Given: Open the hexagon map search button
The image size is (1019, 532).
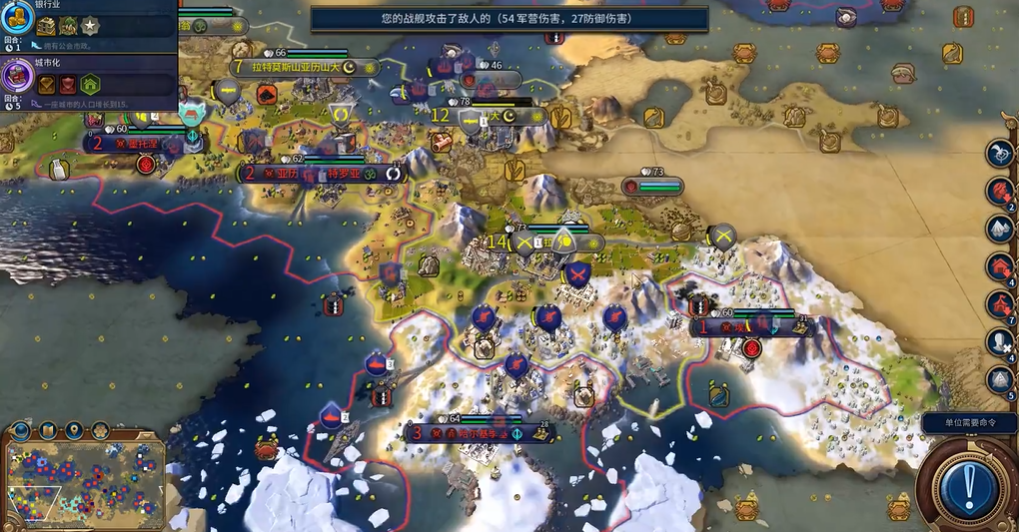Looking at the screenshot, I should coord(100,432).
